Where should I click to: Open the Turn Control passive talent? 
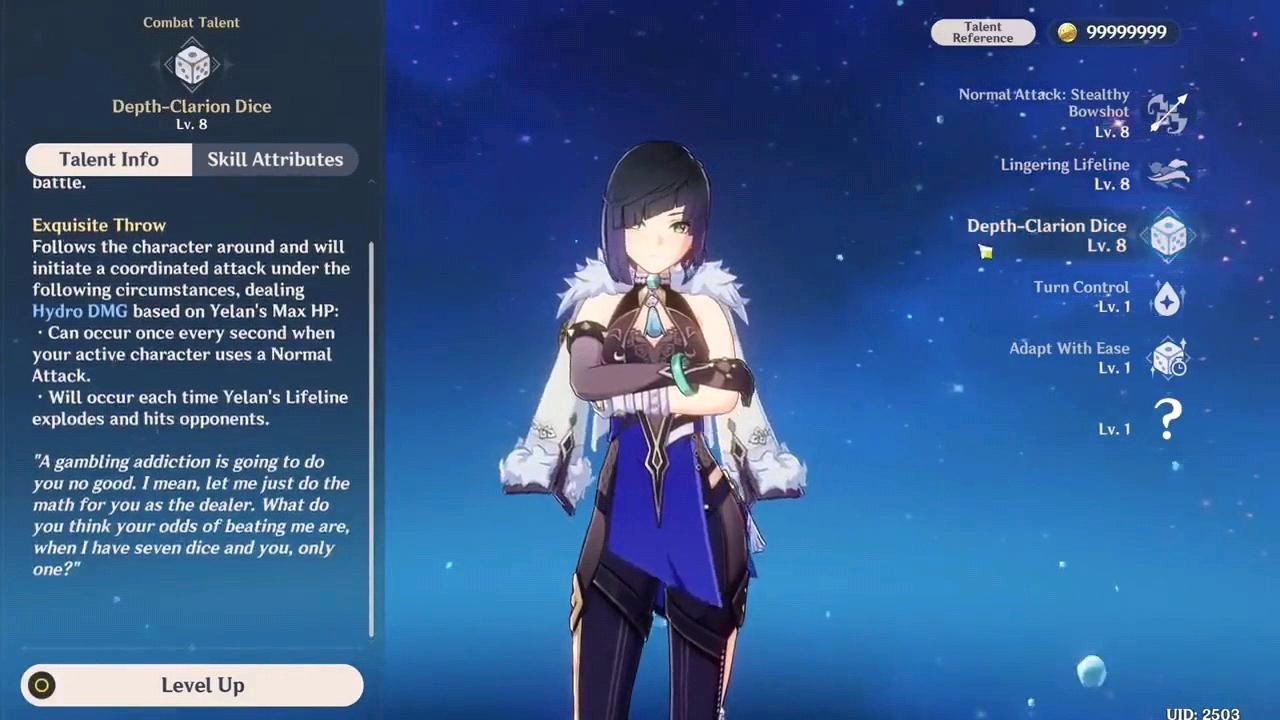1167,297
